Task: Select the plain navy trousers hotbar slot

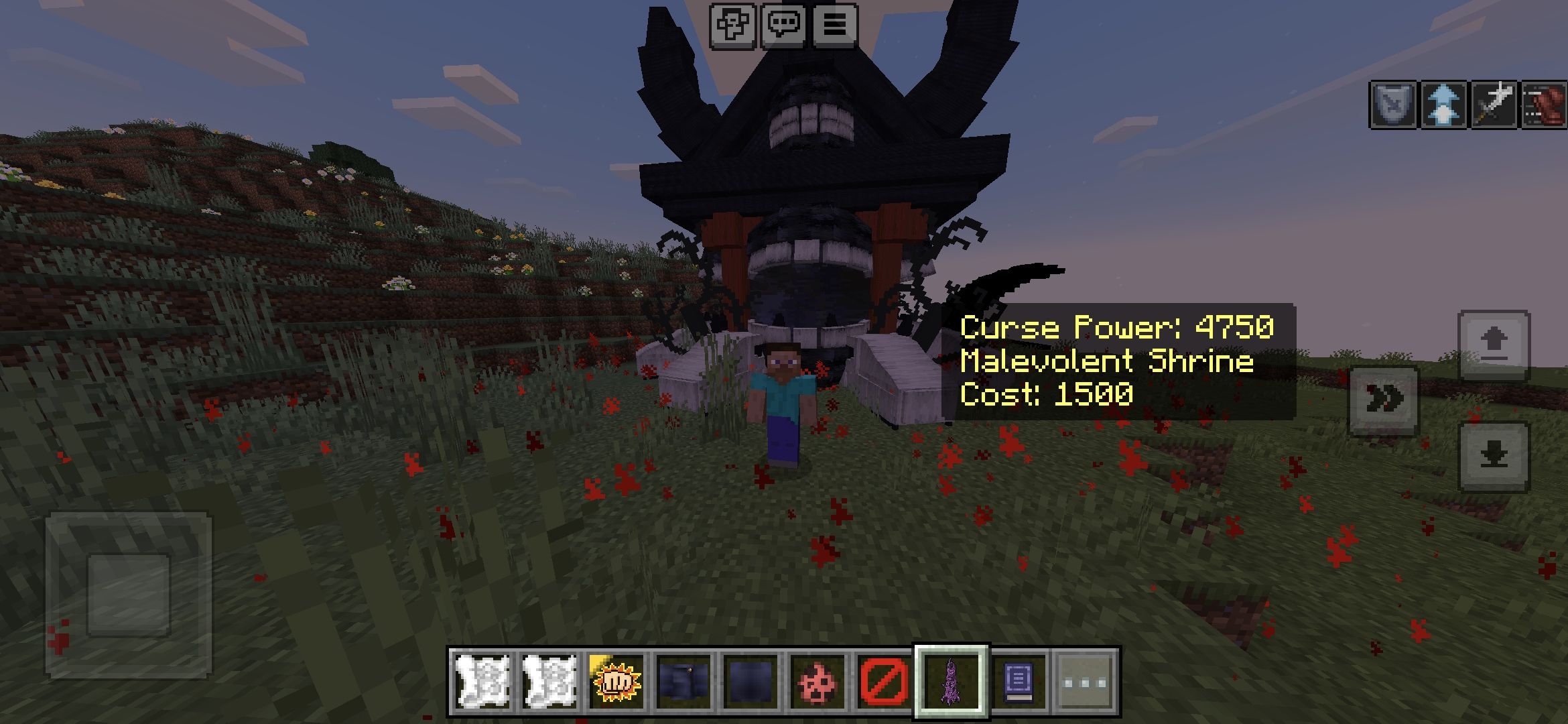Action: click(x=750, y=681)
